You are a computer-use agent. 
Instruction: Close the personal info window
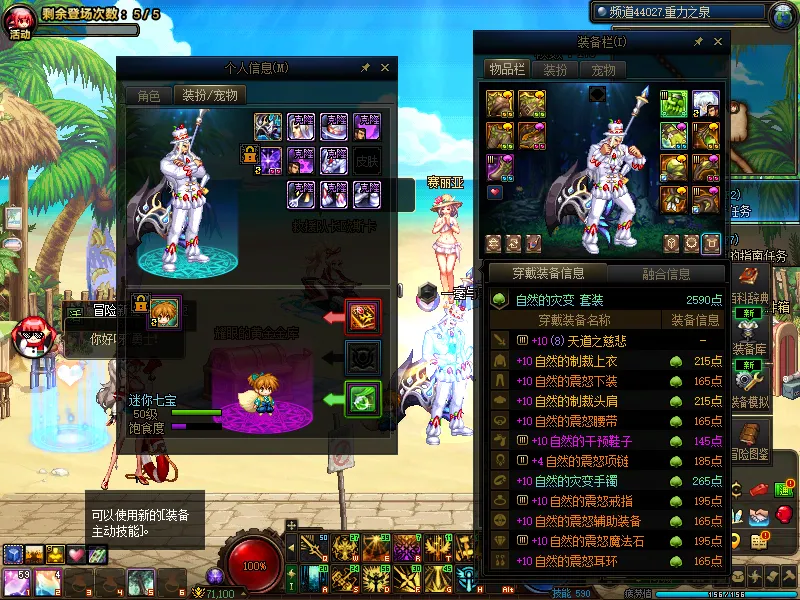[385, 68]
